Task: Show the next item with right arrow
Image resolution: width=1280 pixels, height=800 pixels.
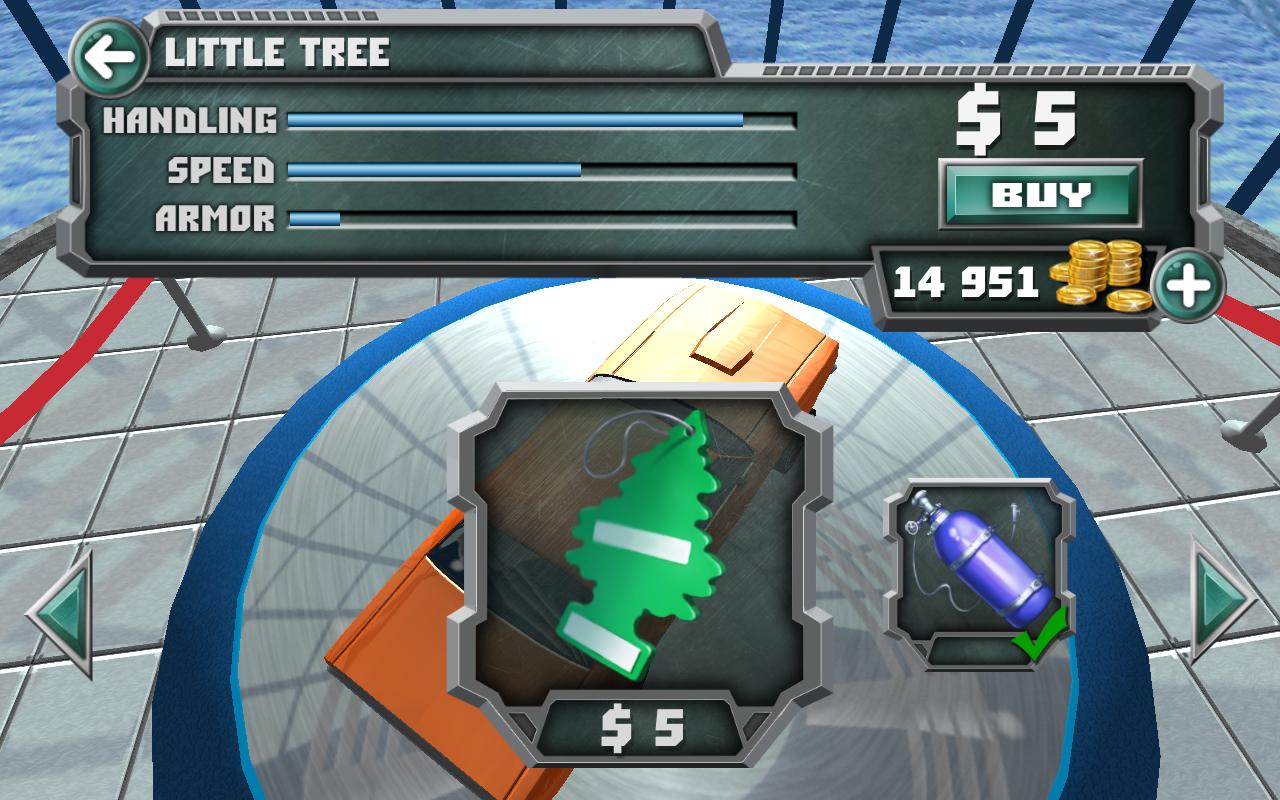Action: pyautogui.click(x=1220, y=600)
